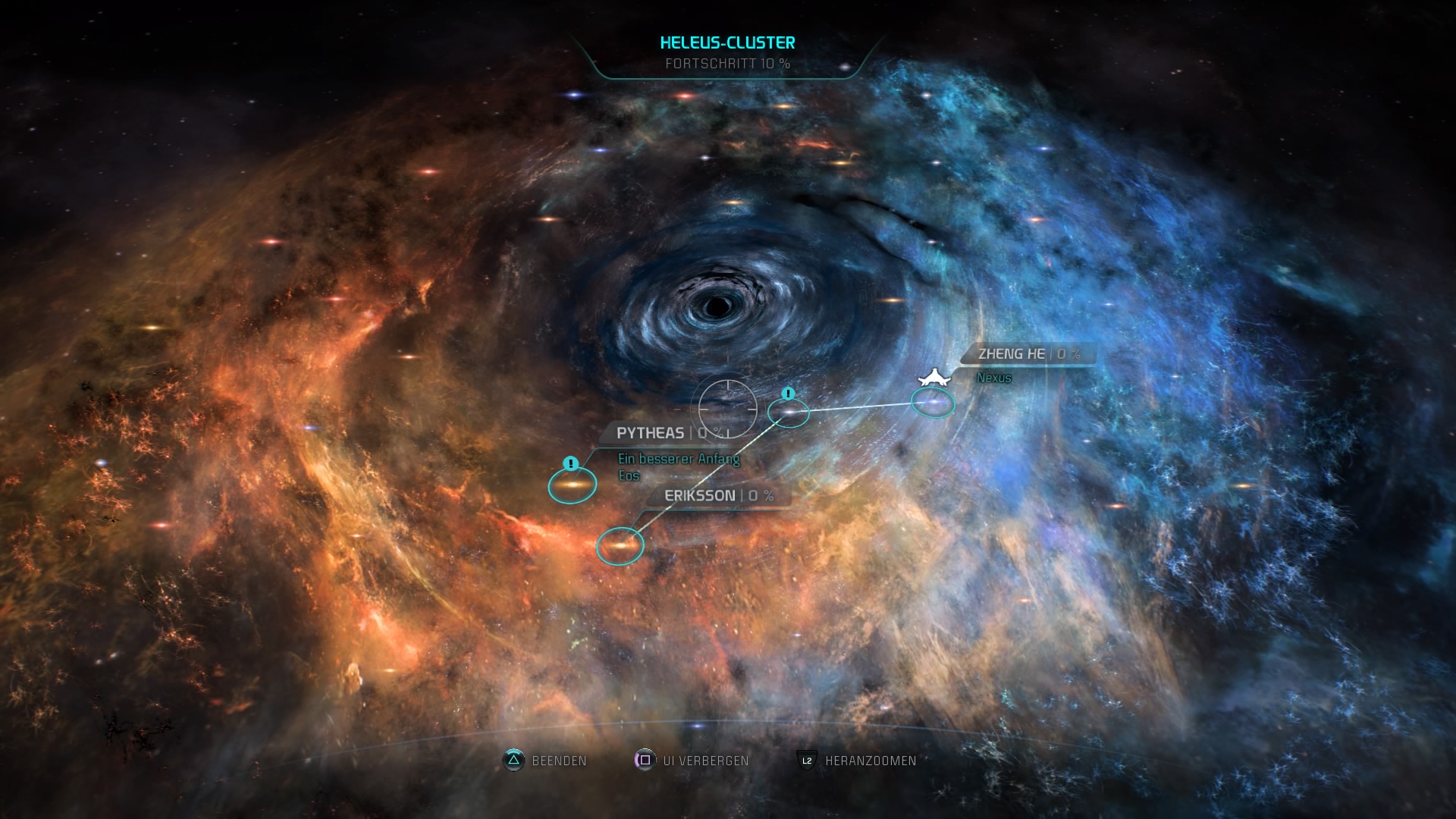This screenshot has width=1456, height=819.
Task: Click the L2 trigger icon next to Heranzoomen
Action: click(x=805, y=761)
